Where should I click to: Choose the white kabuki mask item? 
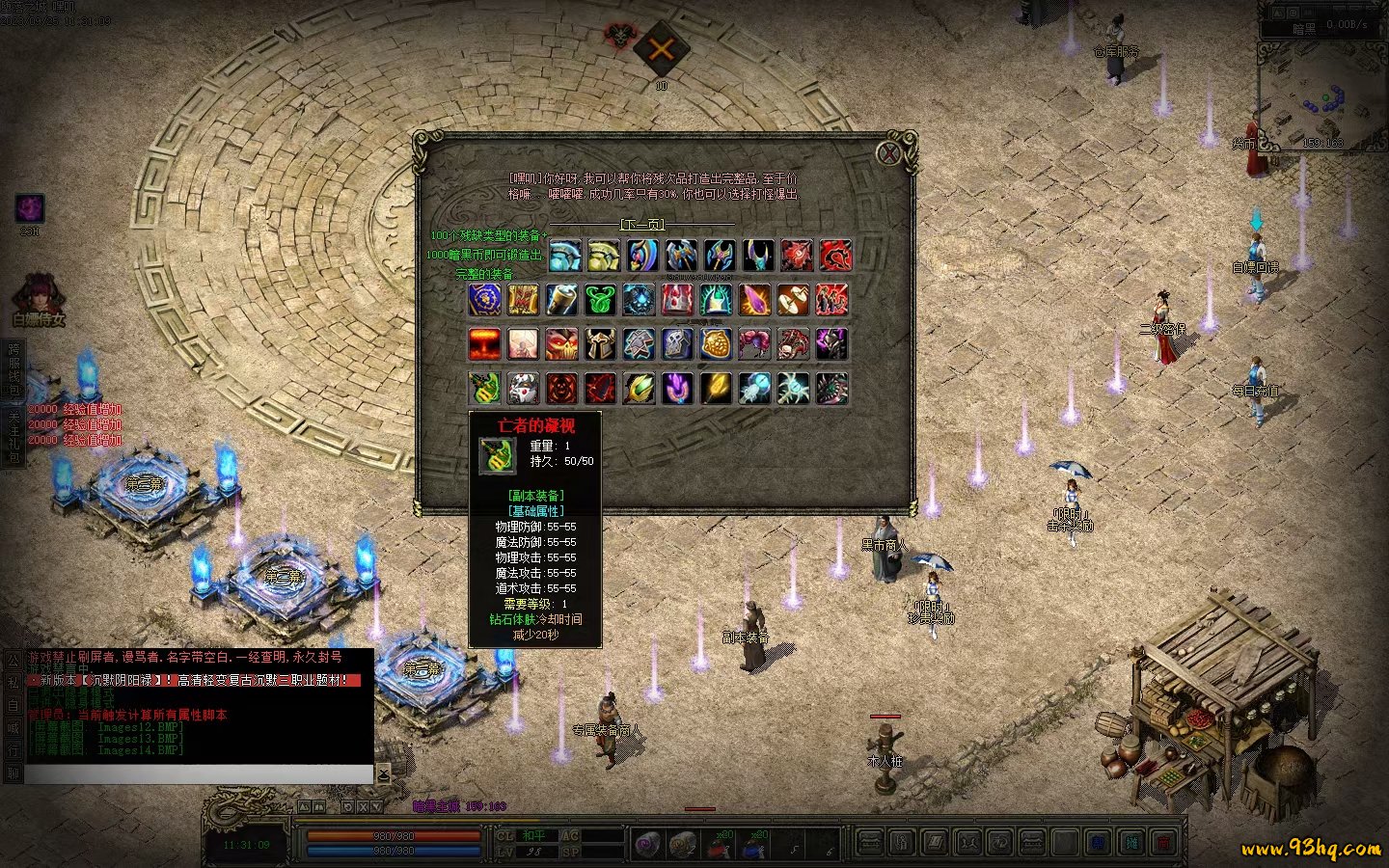click(x=523, y=389)
